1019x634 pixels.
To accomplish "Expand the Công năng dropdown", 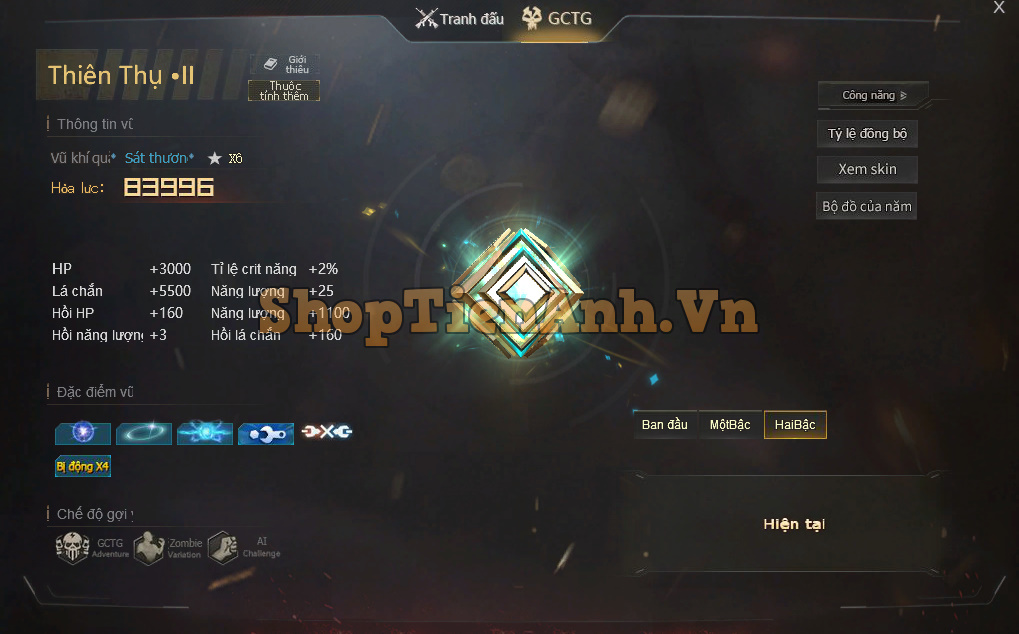I will pos(873,96).
